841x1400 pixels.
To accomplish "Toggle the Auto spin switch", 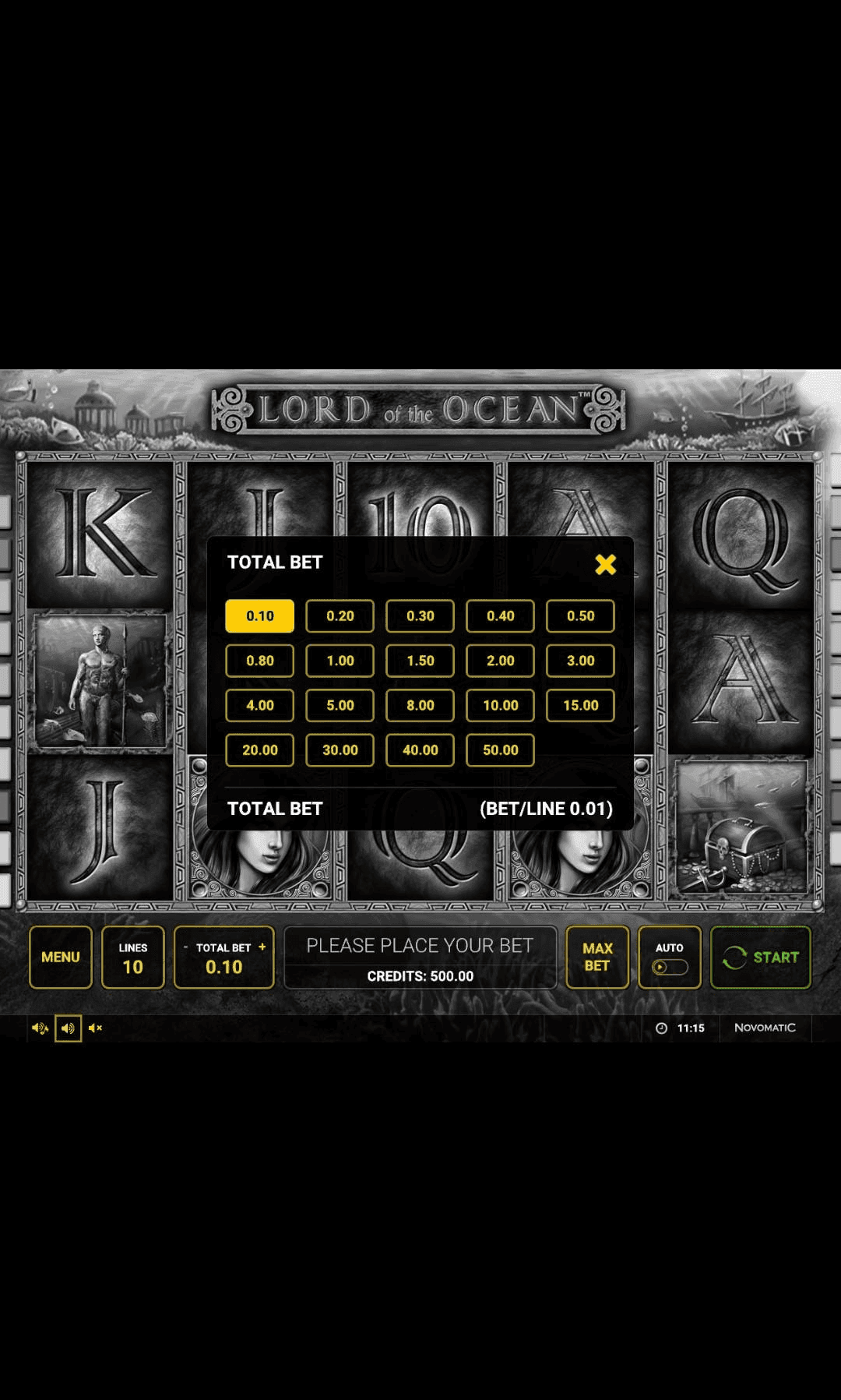I will 670,967.
